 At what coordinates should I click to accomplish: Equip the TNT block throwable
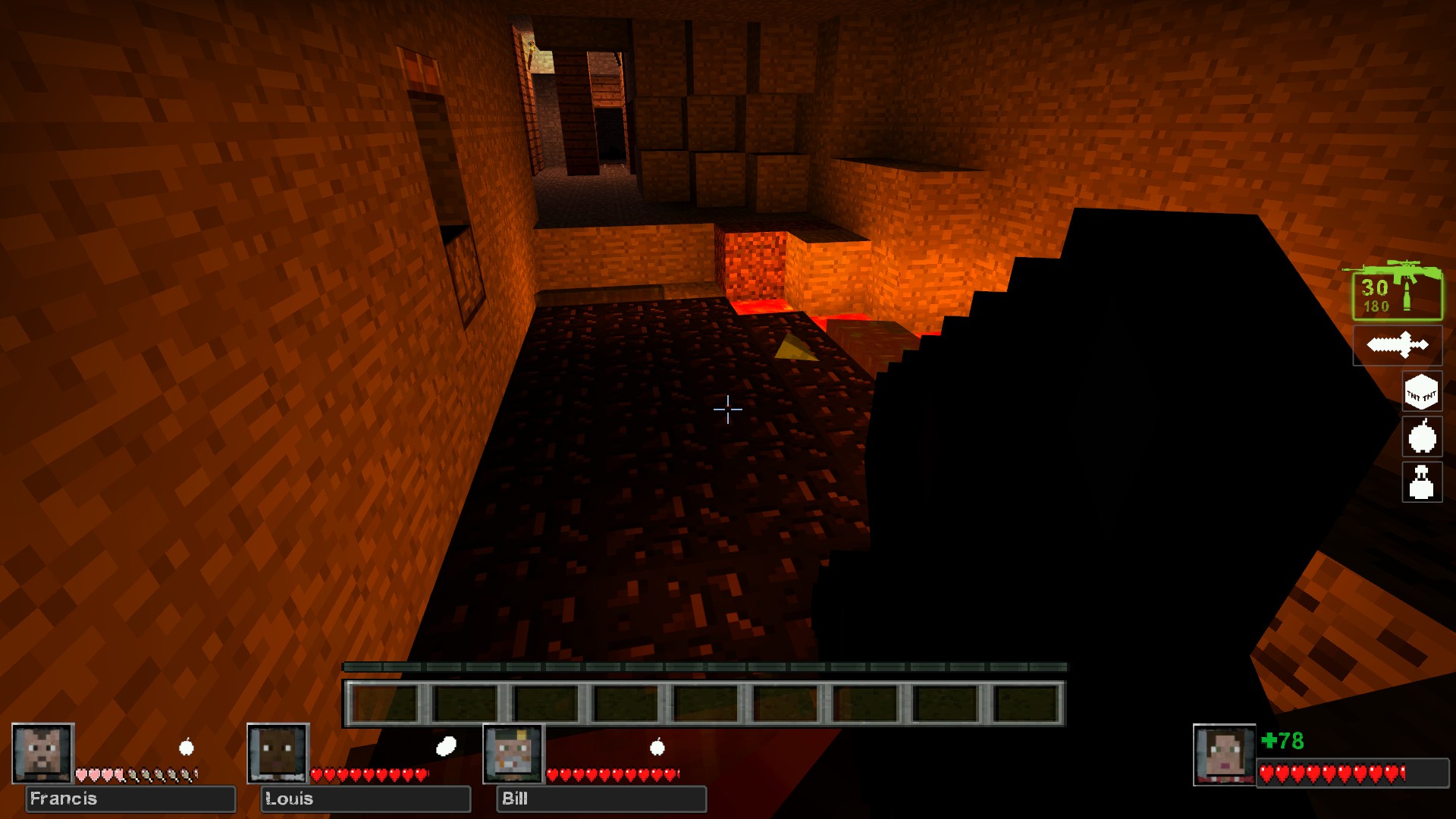[x=1421, y=392]
